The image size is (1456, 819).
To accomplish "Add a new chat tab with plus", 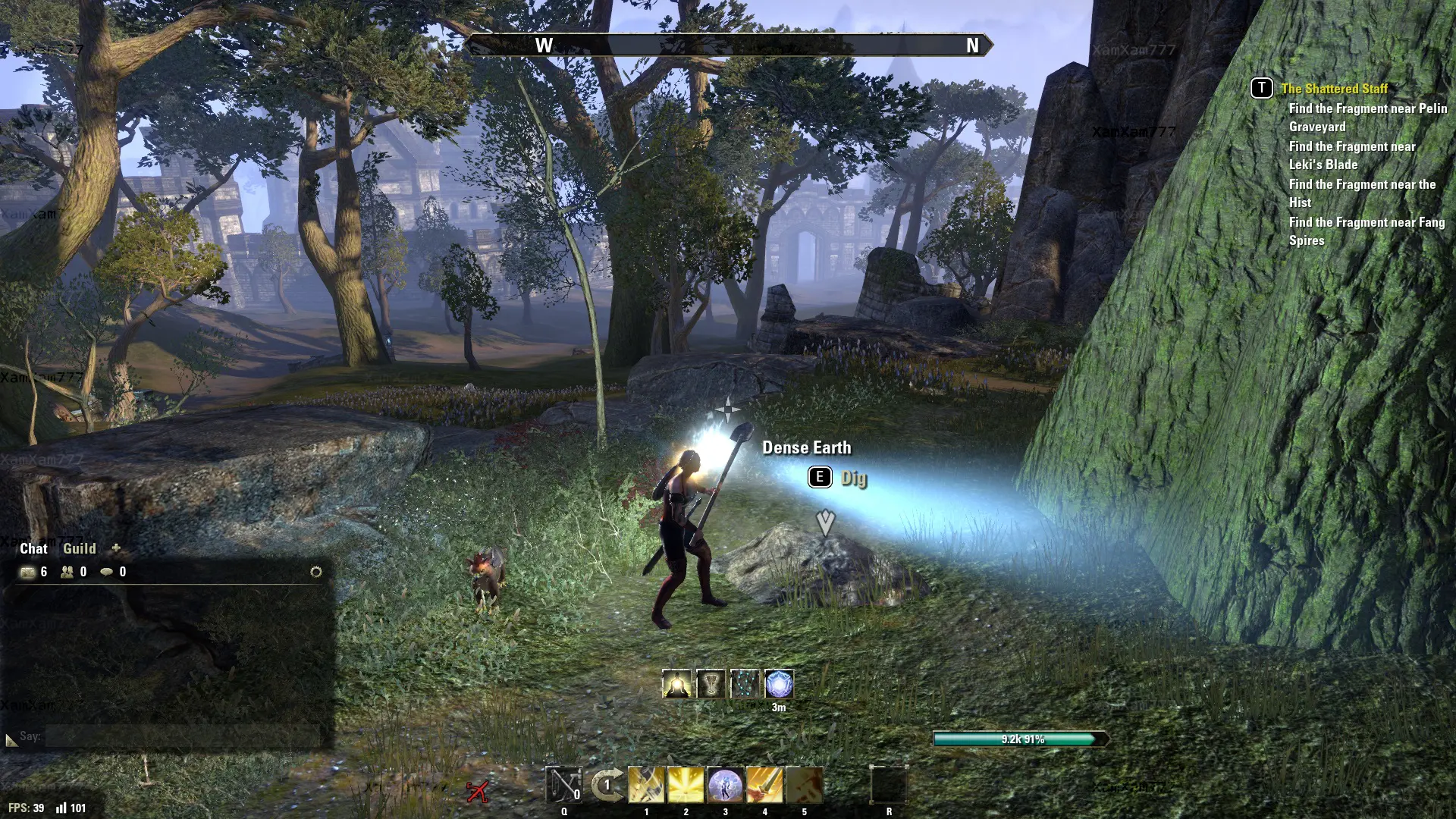I will tap(116, 548).
